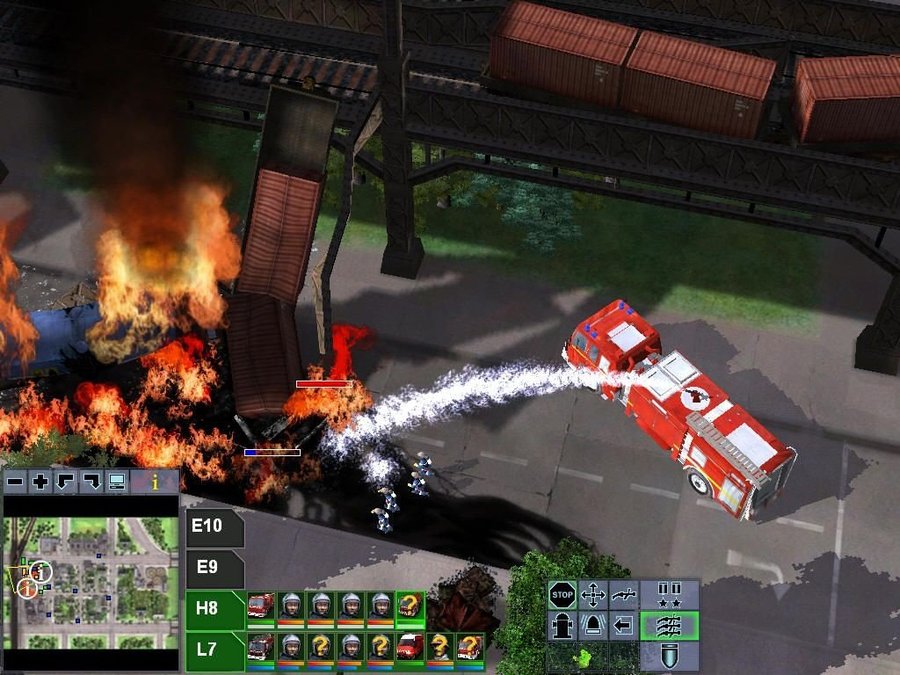
Task: Click the town minimap
Action: [90, 582]
